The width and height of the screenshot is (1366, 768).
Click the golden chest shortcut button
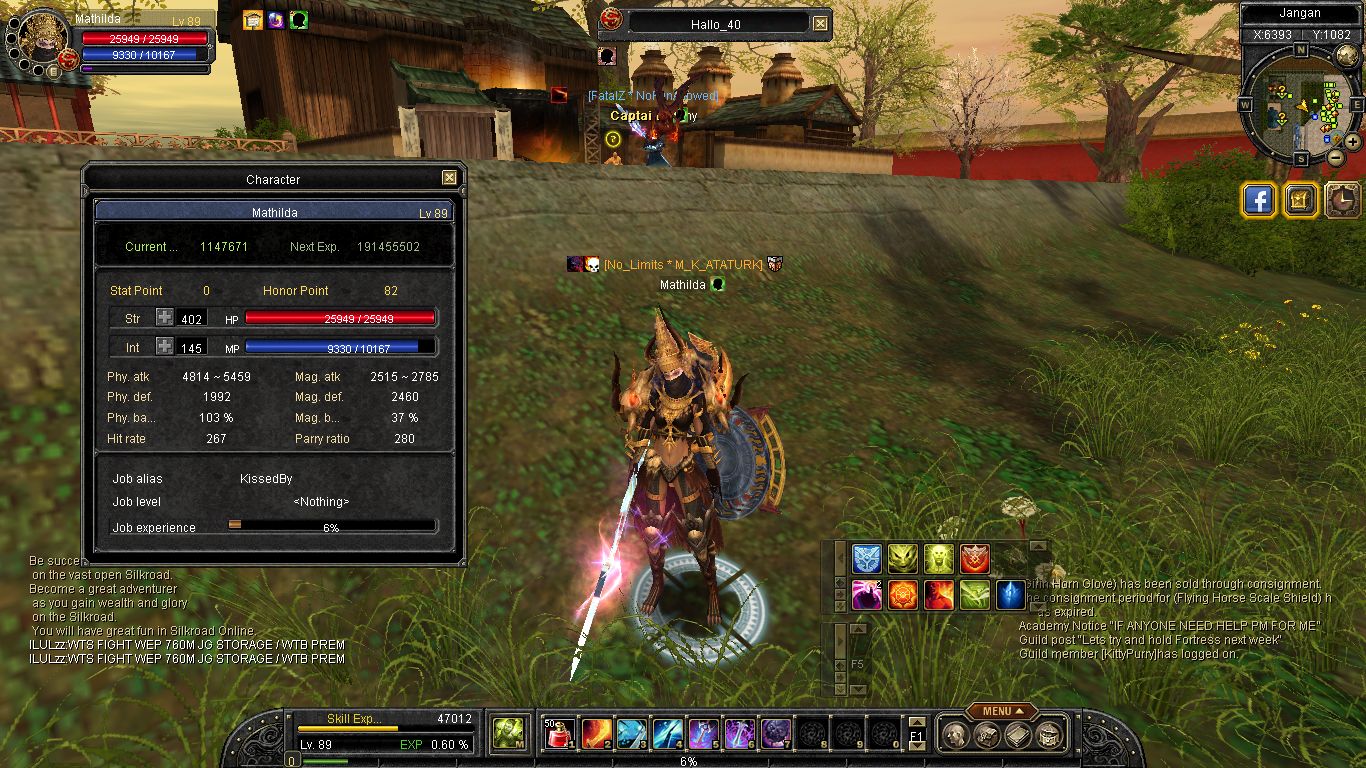coord(1300,200)
